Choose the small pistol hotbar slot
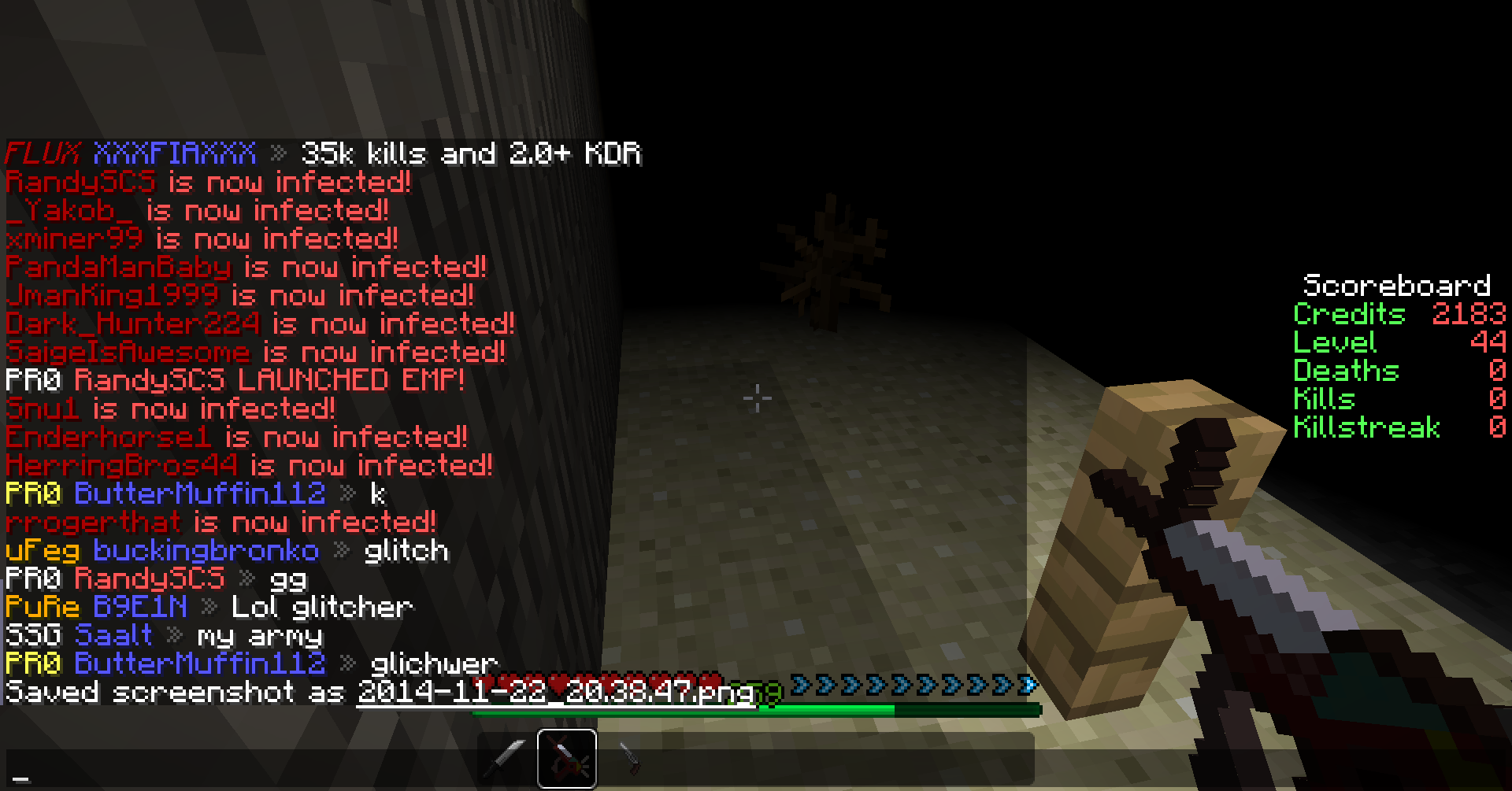The height and width of the screenshot is (791, 1512). [x=629, y=759]
